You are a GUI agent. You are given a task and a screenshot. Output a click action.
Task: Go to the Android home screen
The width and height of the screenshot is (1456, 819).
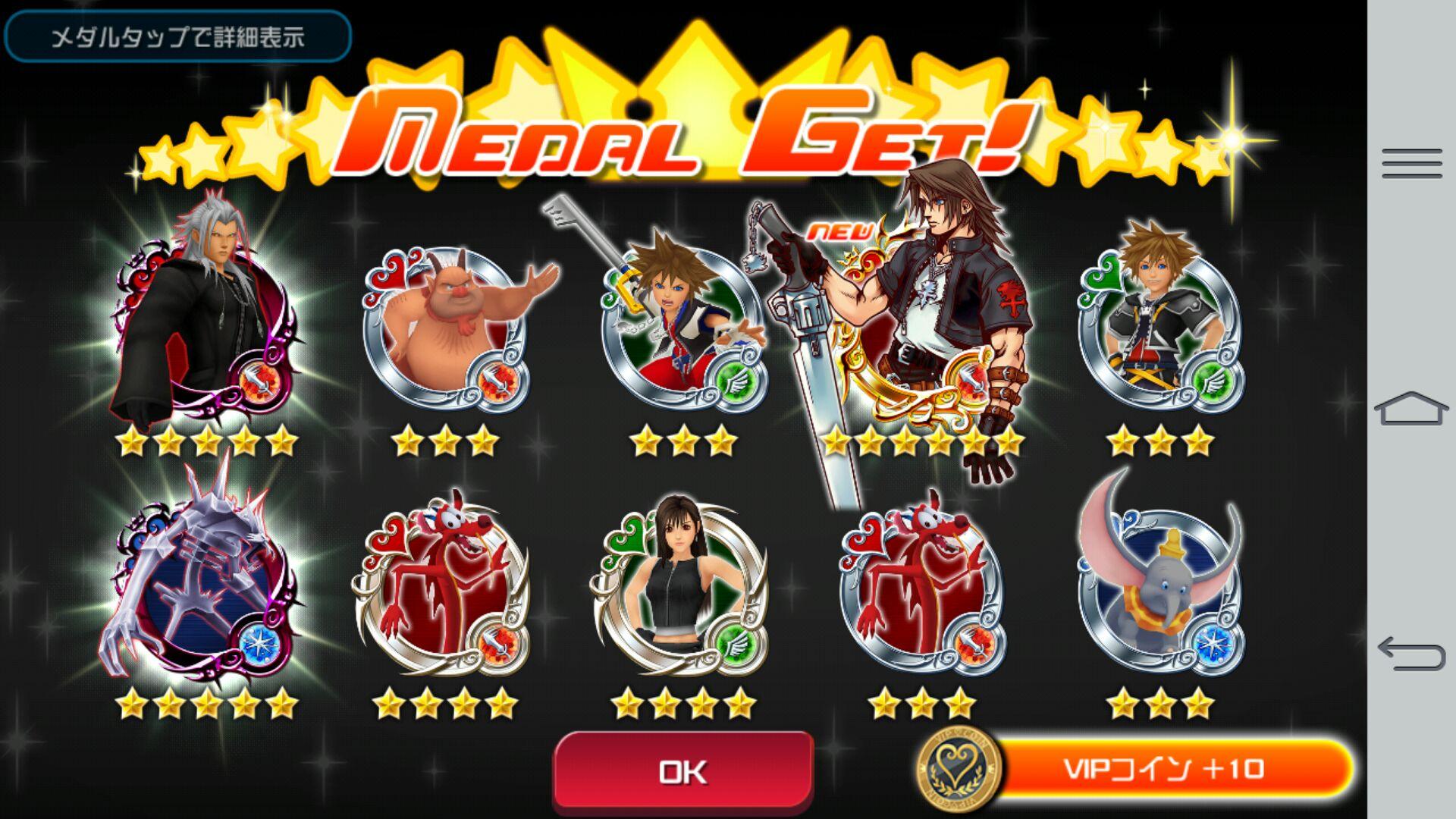tap(1411, 409)
